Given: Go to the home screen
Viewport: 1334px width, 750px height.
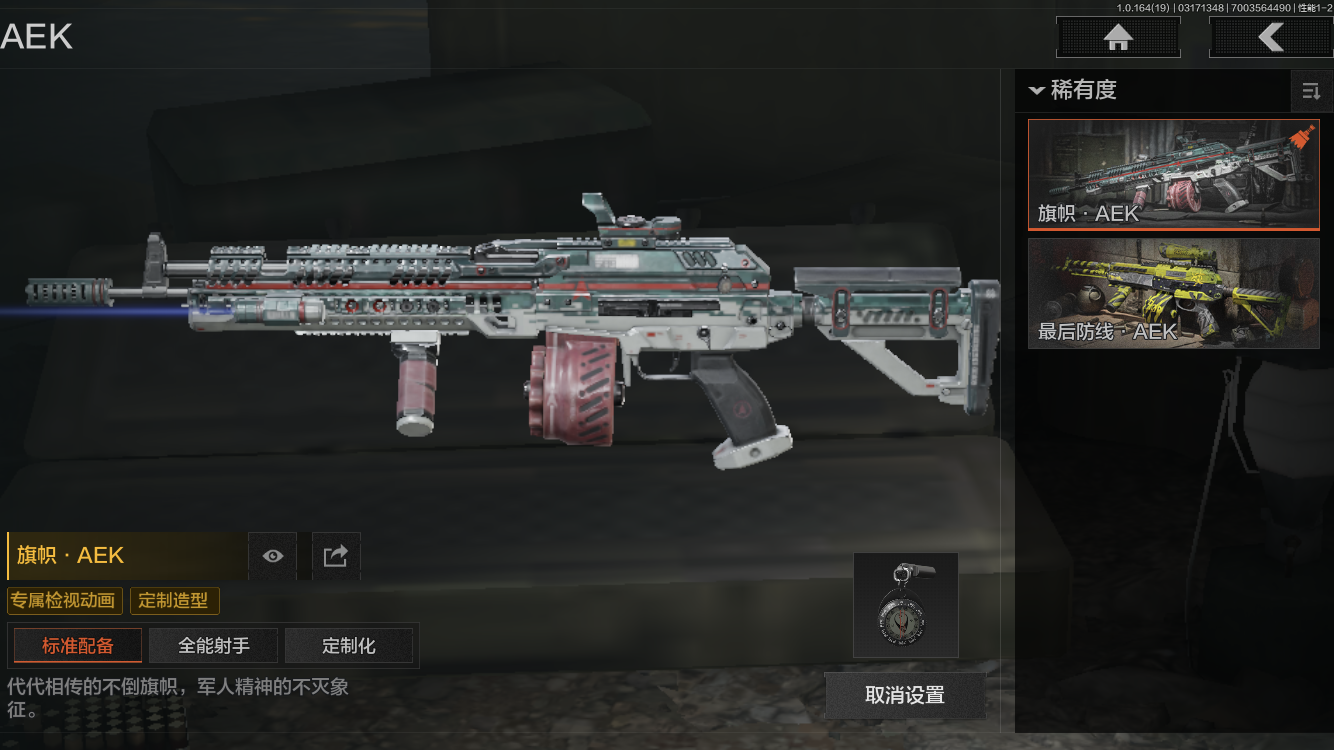Looking at the screenshot, I should point(1118,38).
